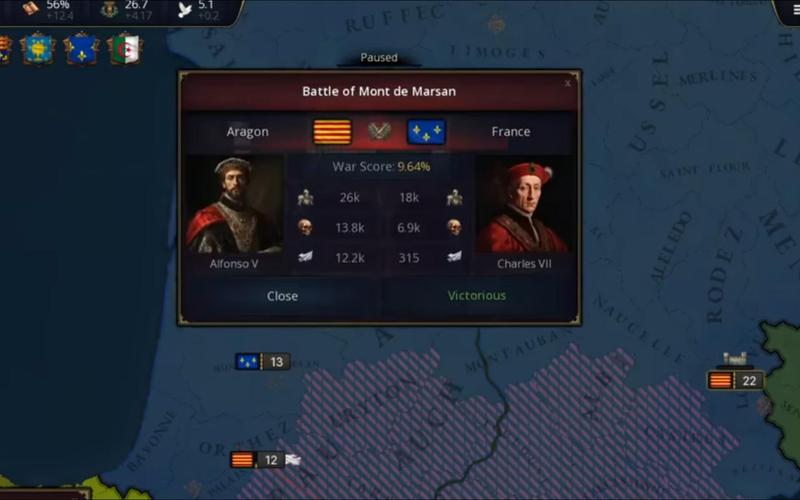Dismiss the dialog using the corner X

[x=568, y=83]
